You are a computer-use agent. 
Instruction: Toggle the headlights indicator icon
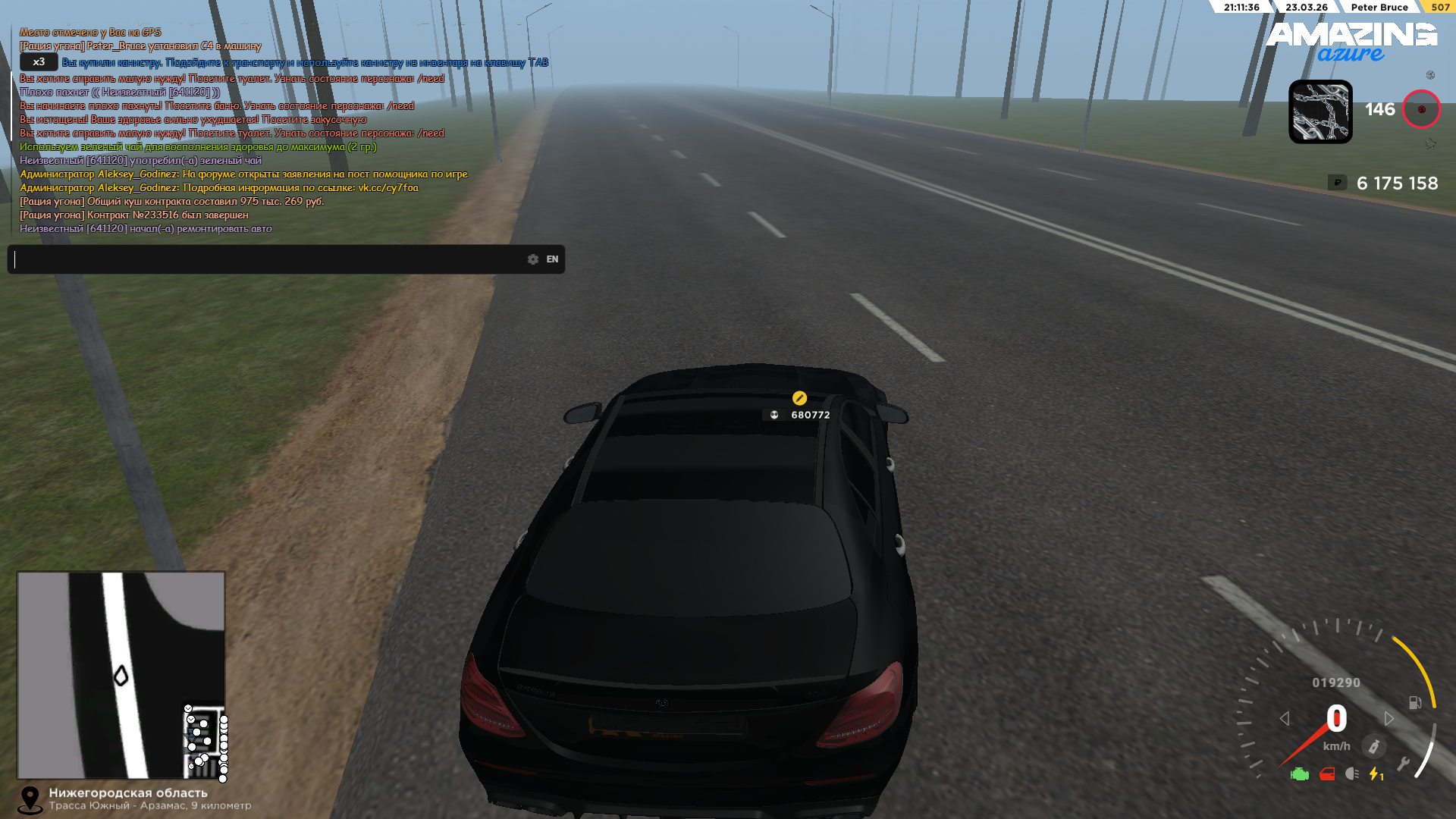coord(1352,774)
